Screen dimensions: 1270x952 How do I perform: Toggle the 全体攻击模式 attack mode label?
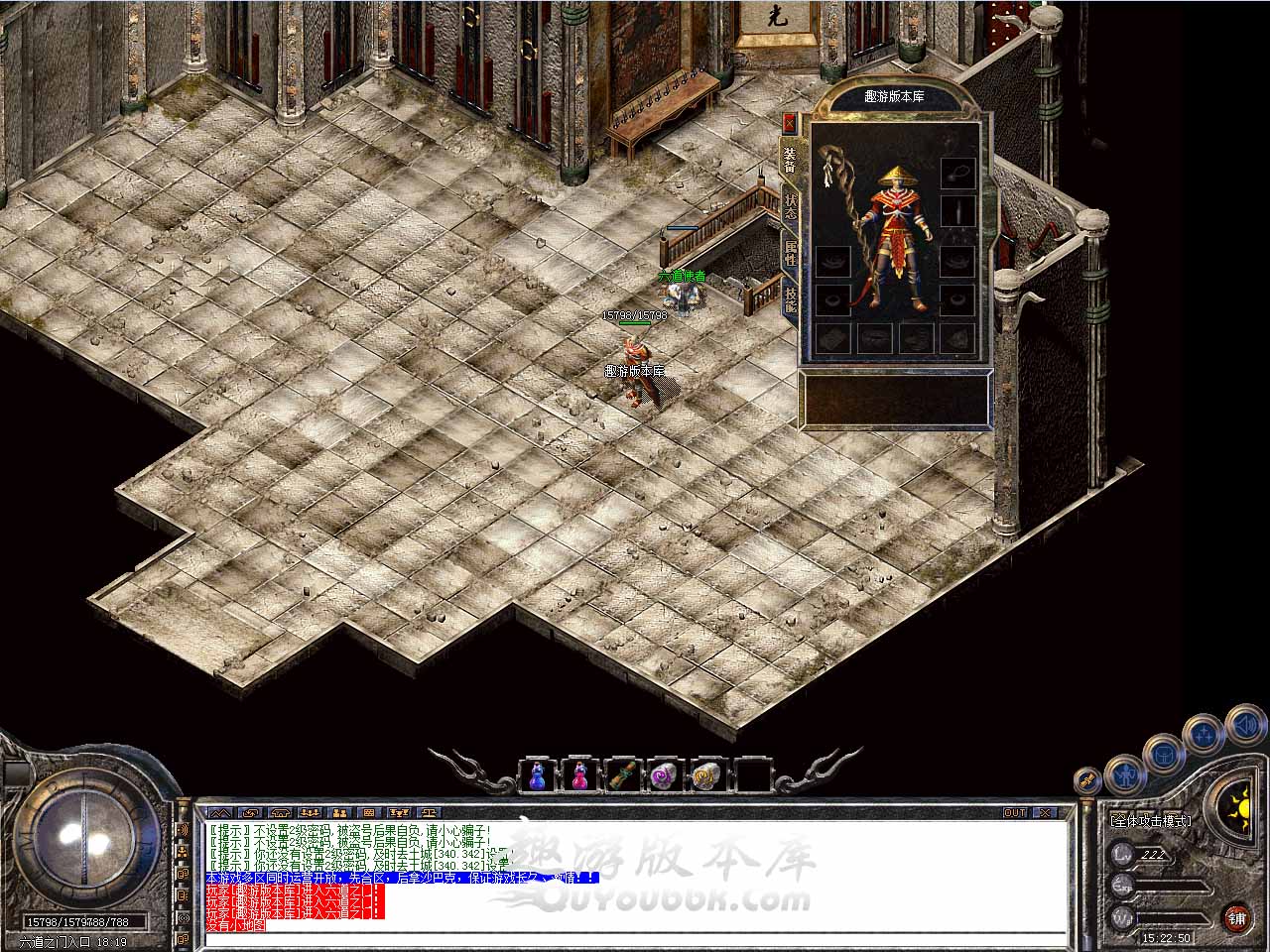coord(1151,821)
